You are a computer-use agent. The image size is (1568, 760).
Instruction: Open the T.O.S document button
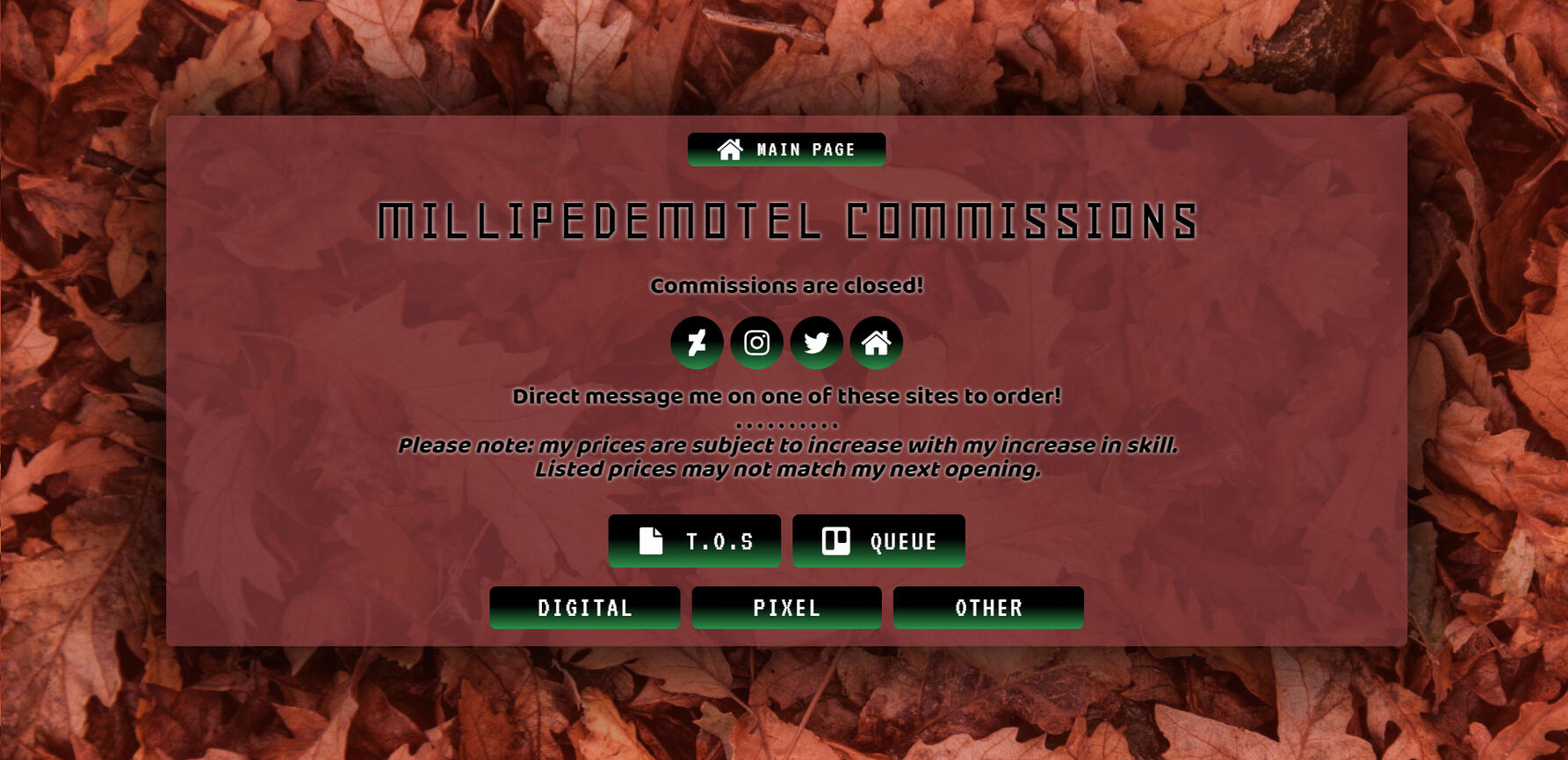tap(694, 541)
